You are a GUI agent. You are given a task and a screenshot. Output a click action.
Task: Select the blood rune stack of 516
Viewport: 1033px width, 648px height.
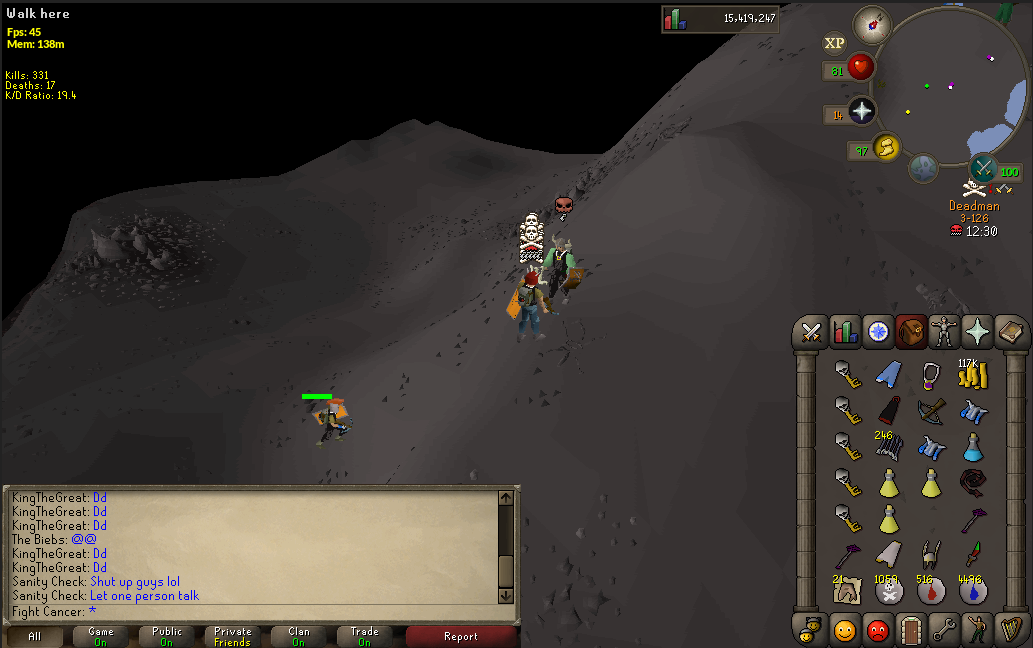(x=931, y=591)
